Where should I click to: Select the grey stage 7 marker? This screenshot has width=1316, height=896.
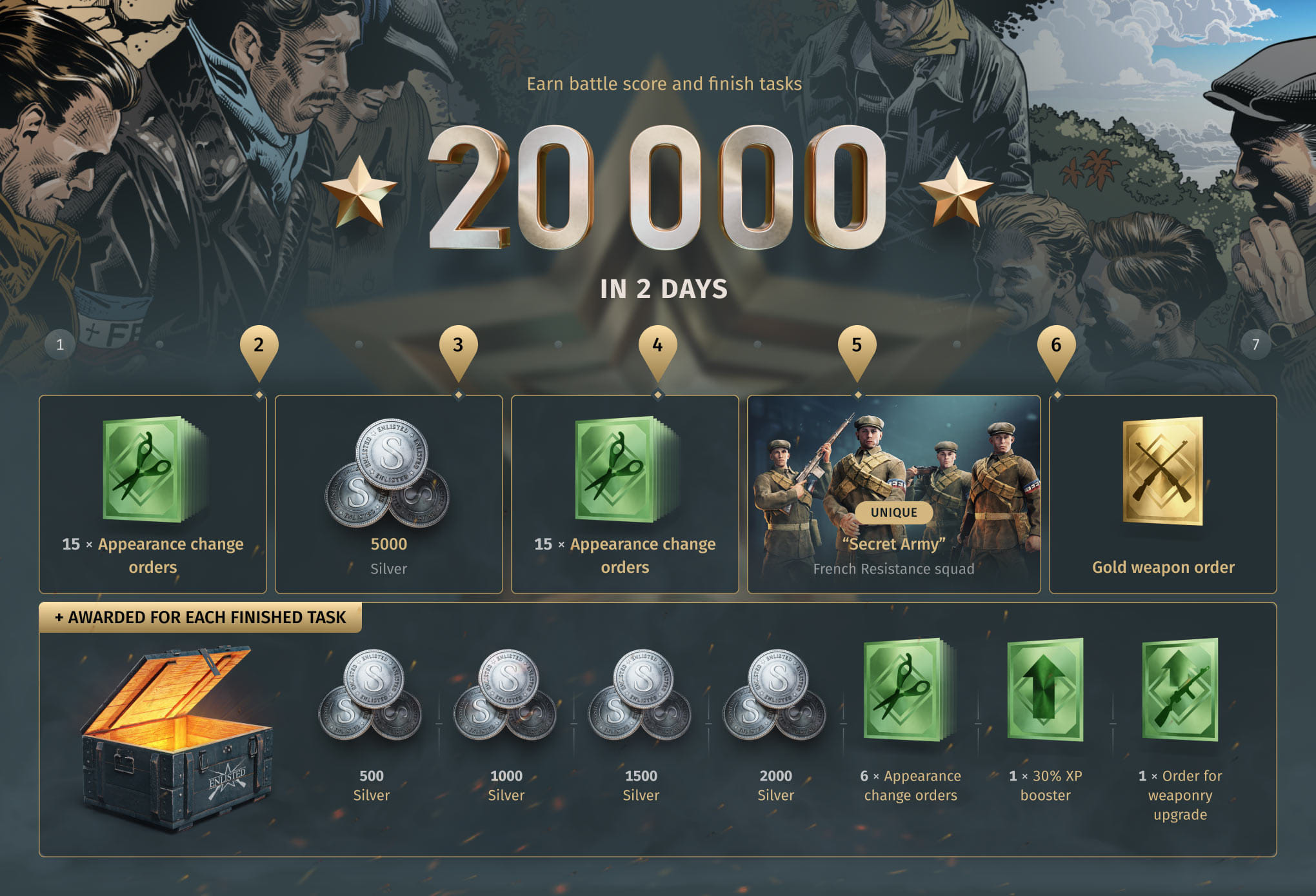(x=1255, y=344)
